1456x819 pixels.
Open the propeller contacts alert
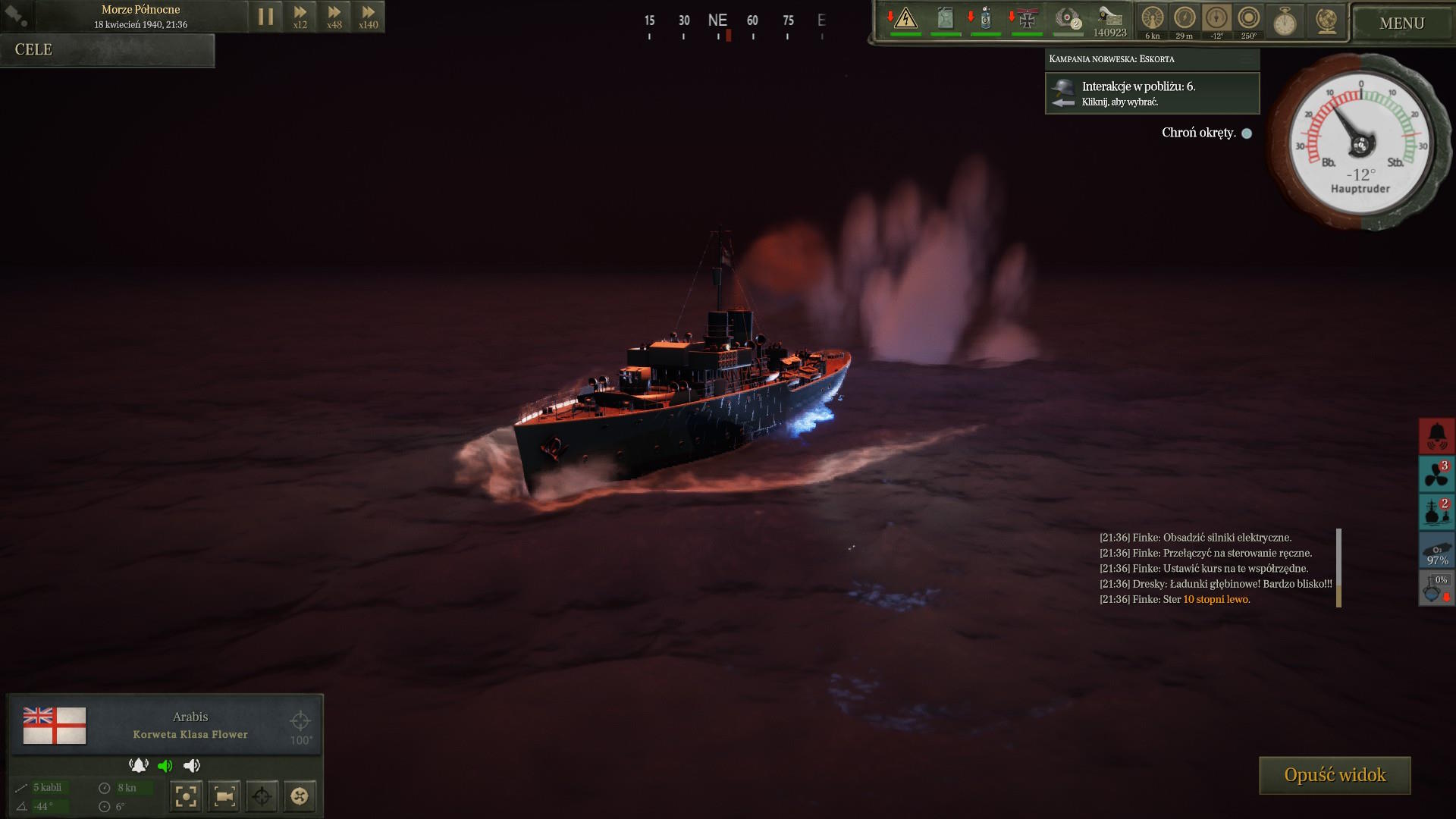(1437, 474)
